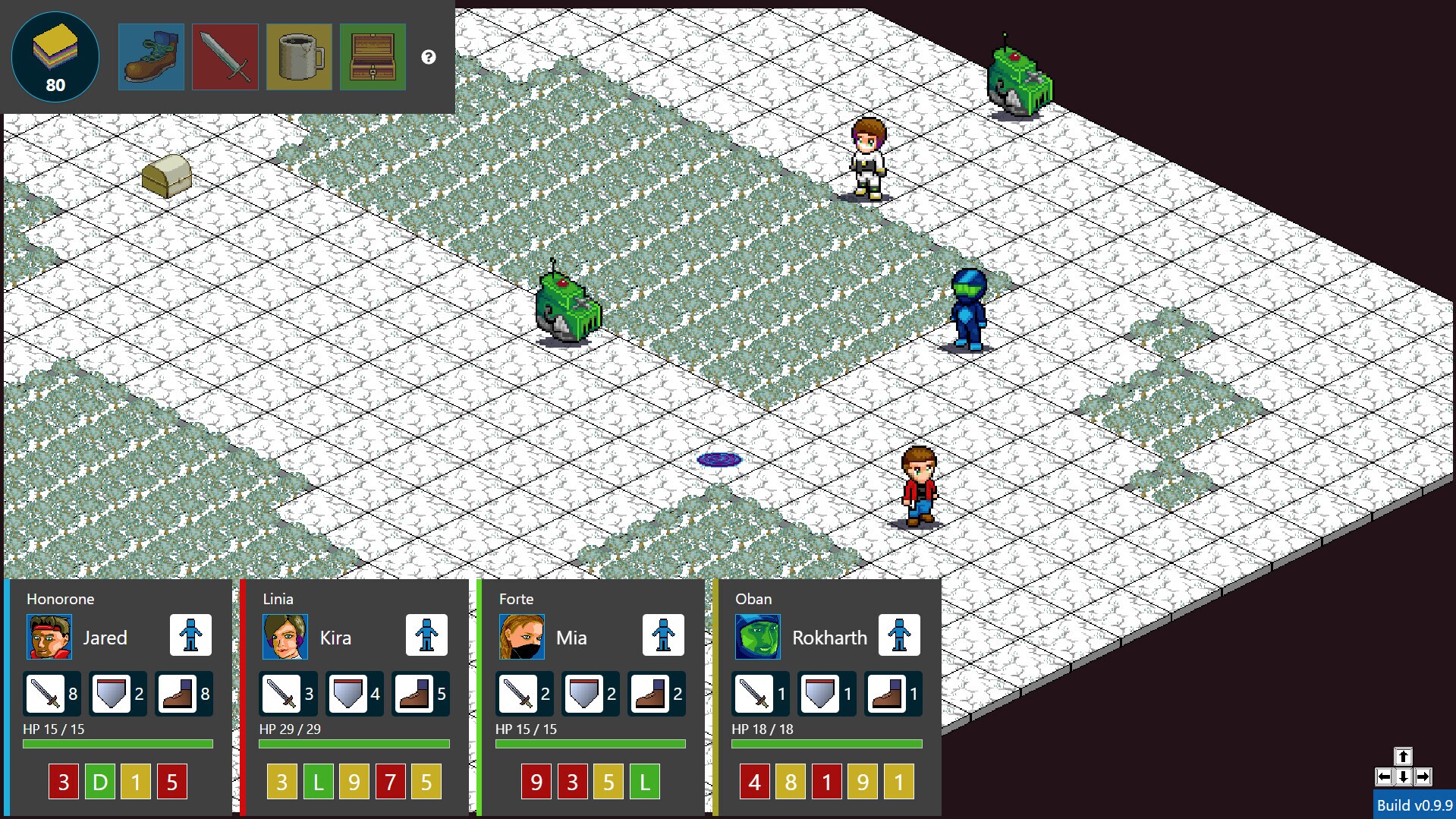
Task: Select Mia's masked portrait
Action: coord(522,637)
